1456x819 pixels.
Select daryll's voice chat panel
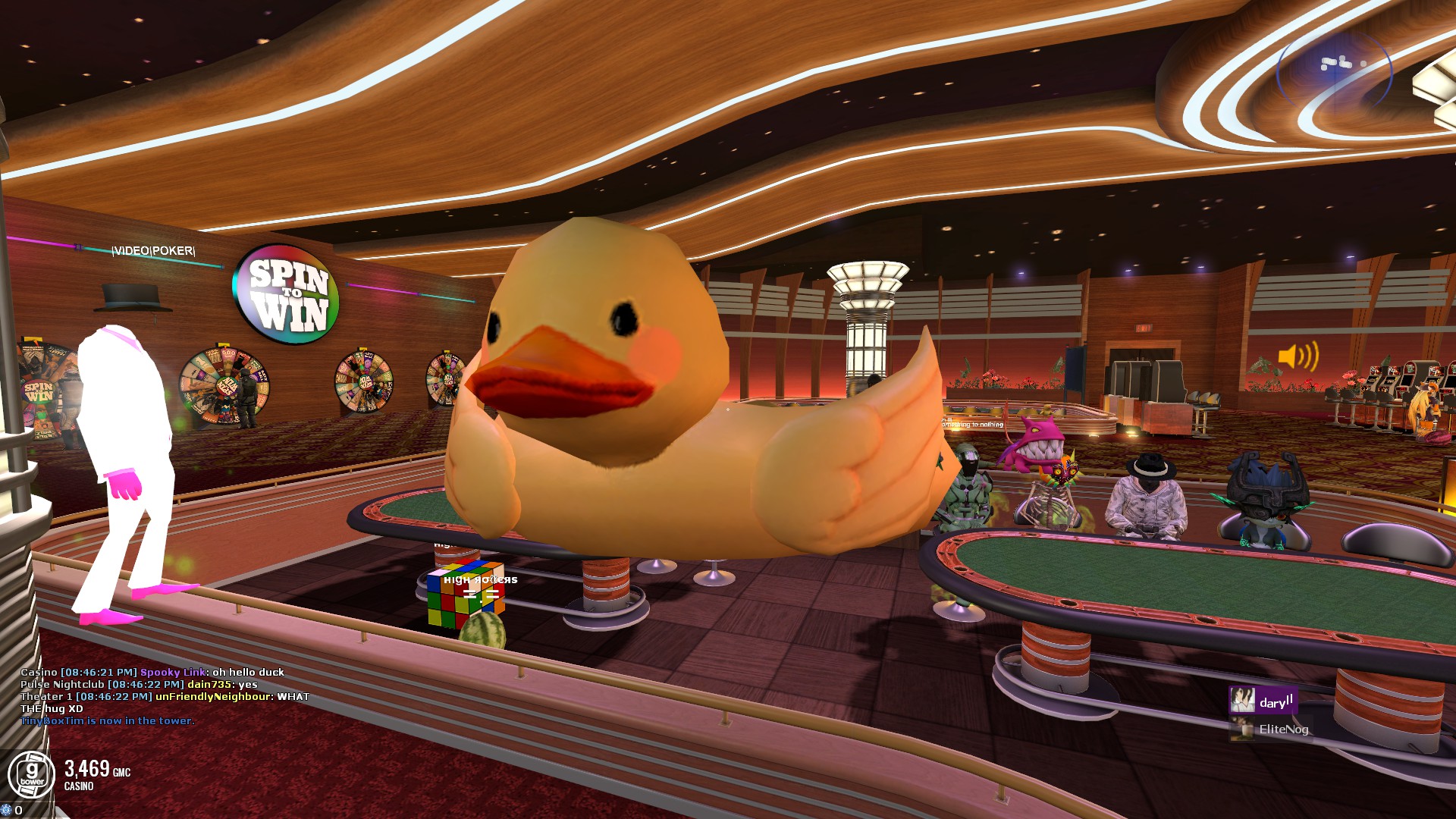1263,701
